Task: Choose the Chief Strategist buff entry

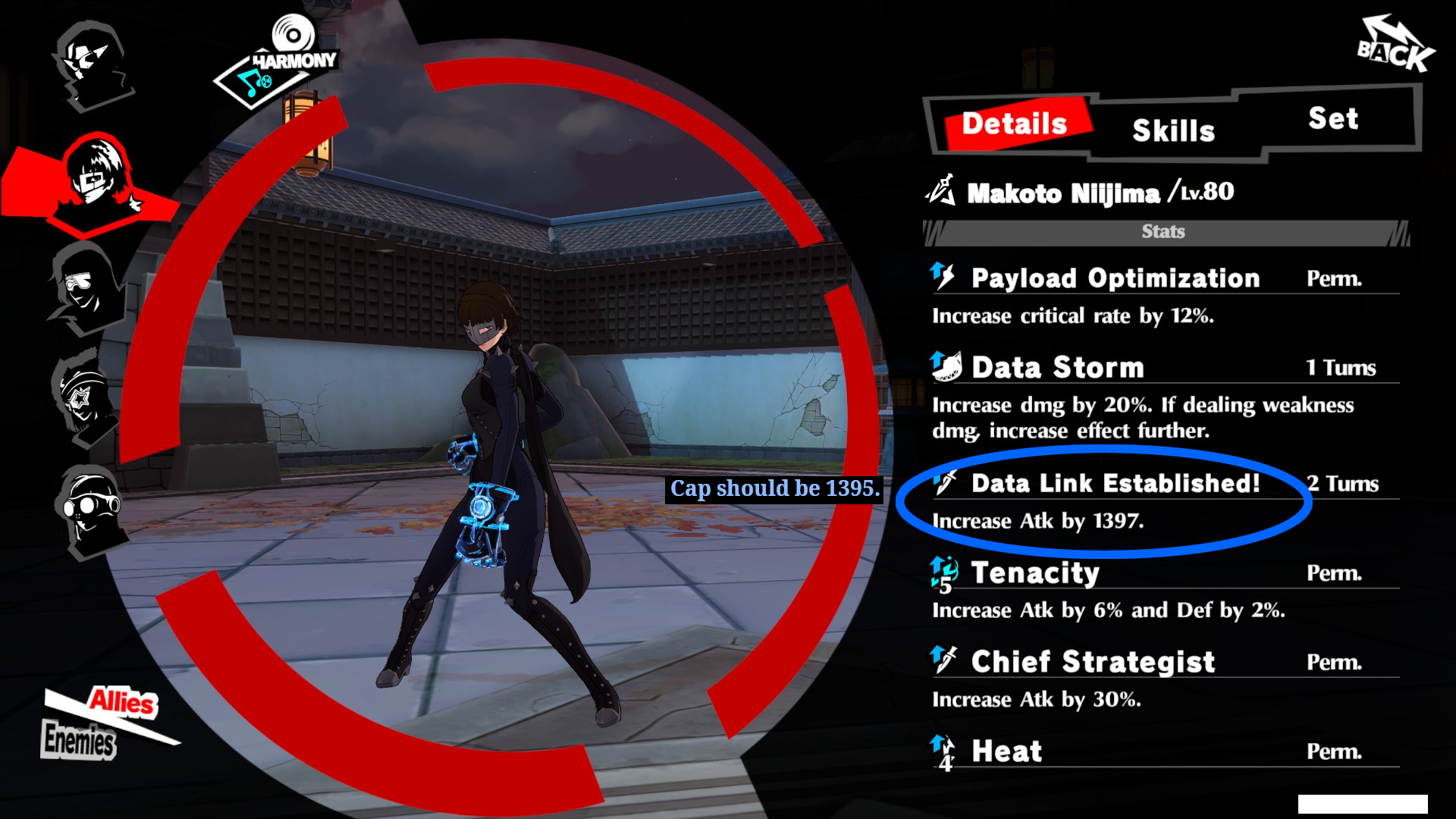Action: tap(1092, 662)
